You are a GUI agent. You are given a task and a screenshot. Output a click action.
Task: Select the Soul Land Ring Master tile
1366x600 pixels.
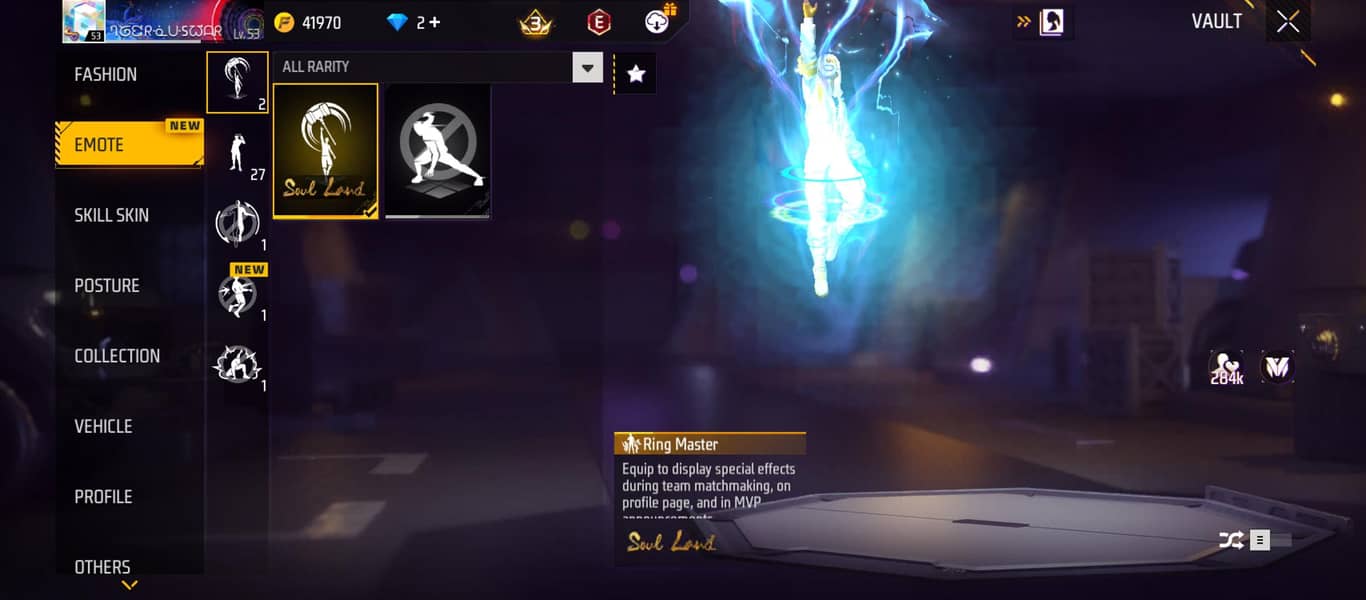(326, 150)
